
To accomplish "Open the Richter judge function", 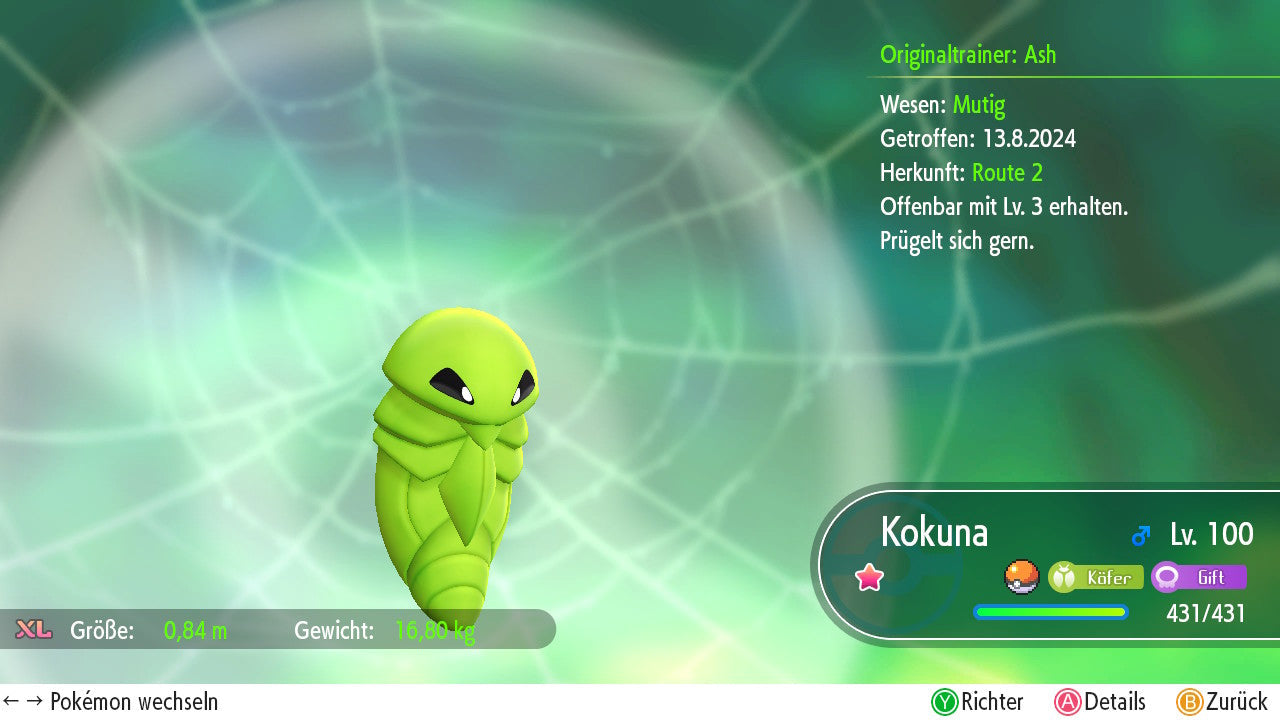I will 977,702.
